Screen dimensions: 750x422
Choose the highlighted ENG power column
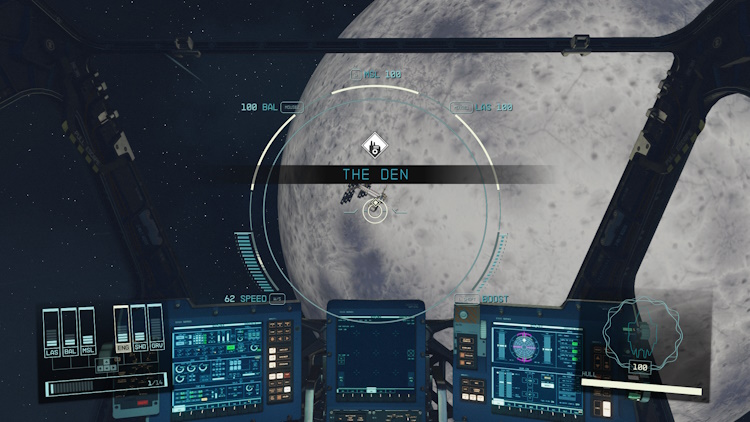coord(122,328)
